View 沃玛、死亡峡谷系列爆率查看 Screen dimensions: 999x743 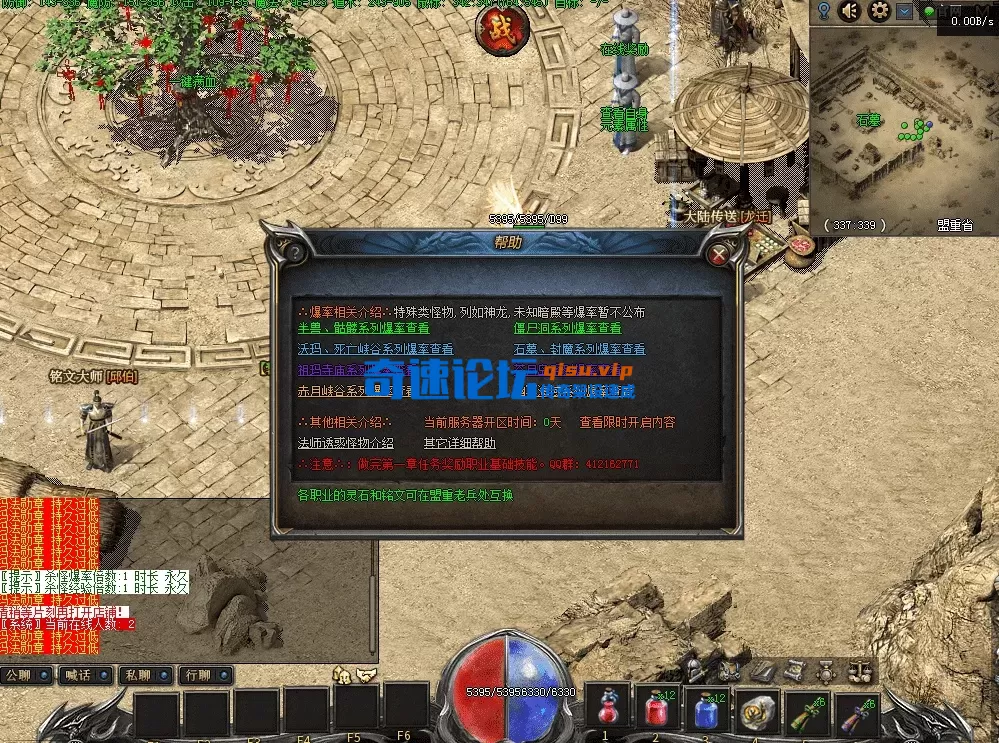[375, 349]
